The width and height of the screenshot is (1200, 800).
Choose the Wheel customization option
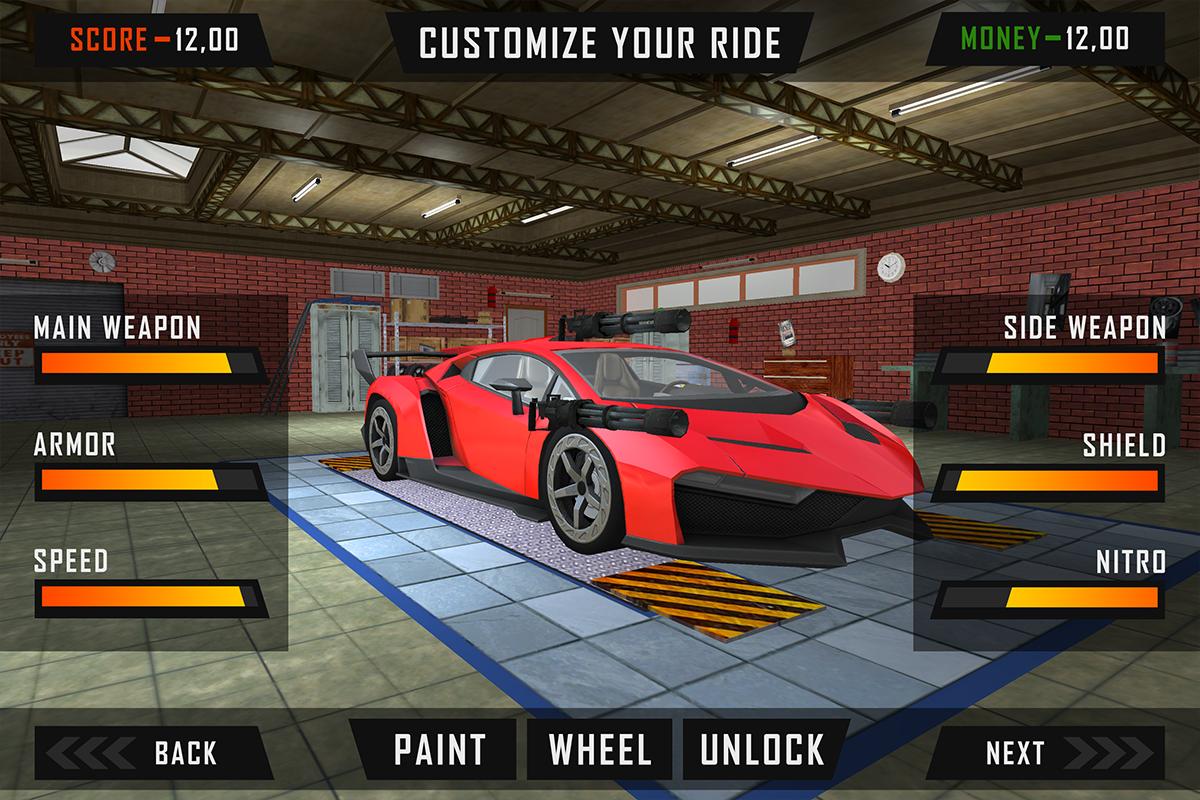(600, 750)
